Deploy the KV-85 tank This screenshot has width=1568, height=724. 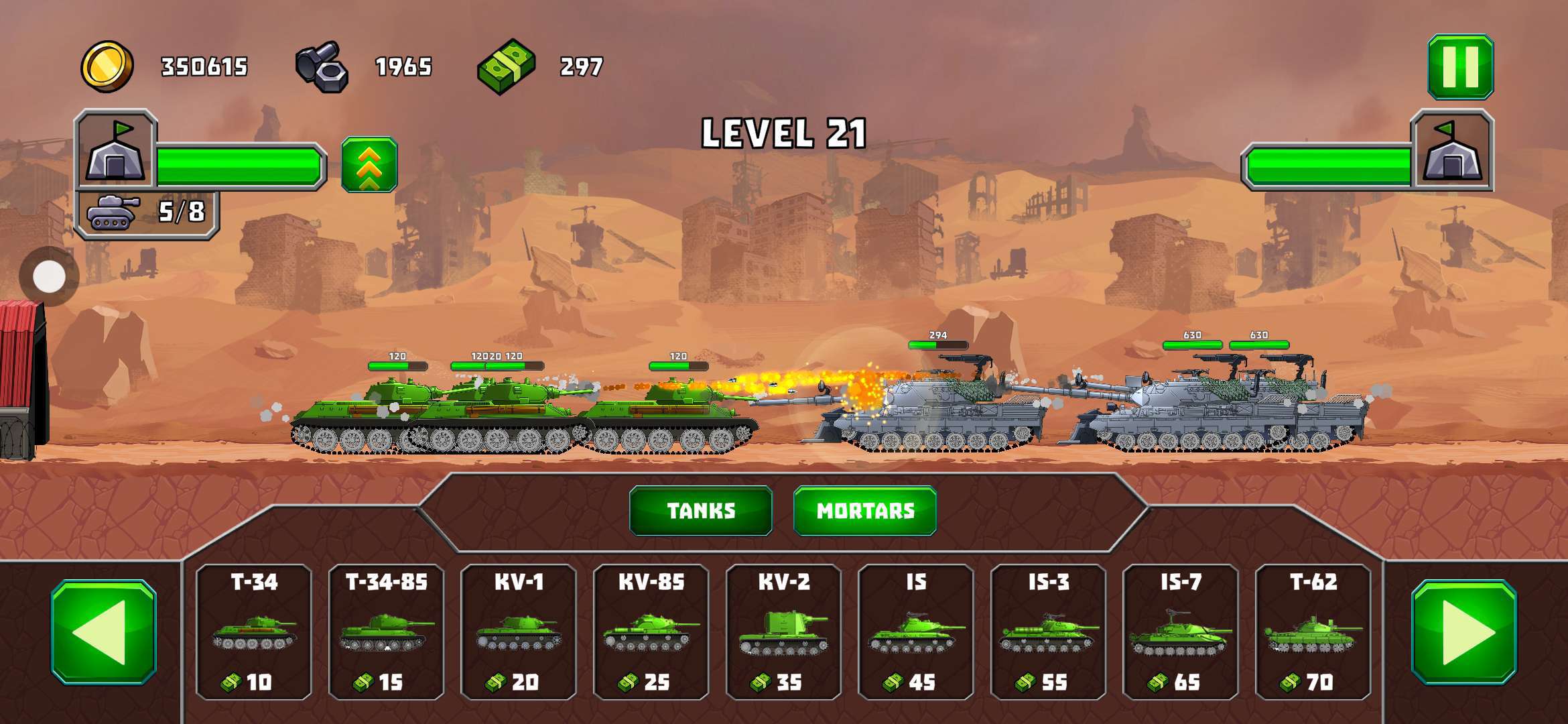click(651, 631)
